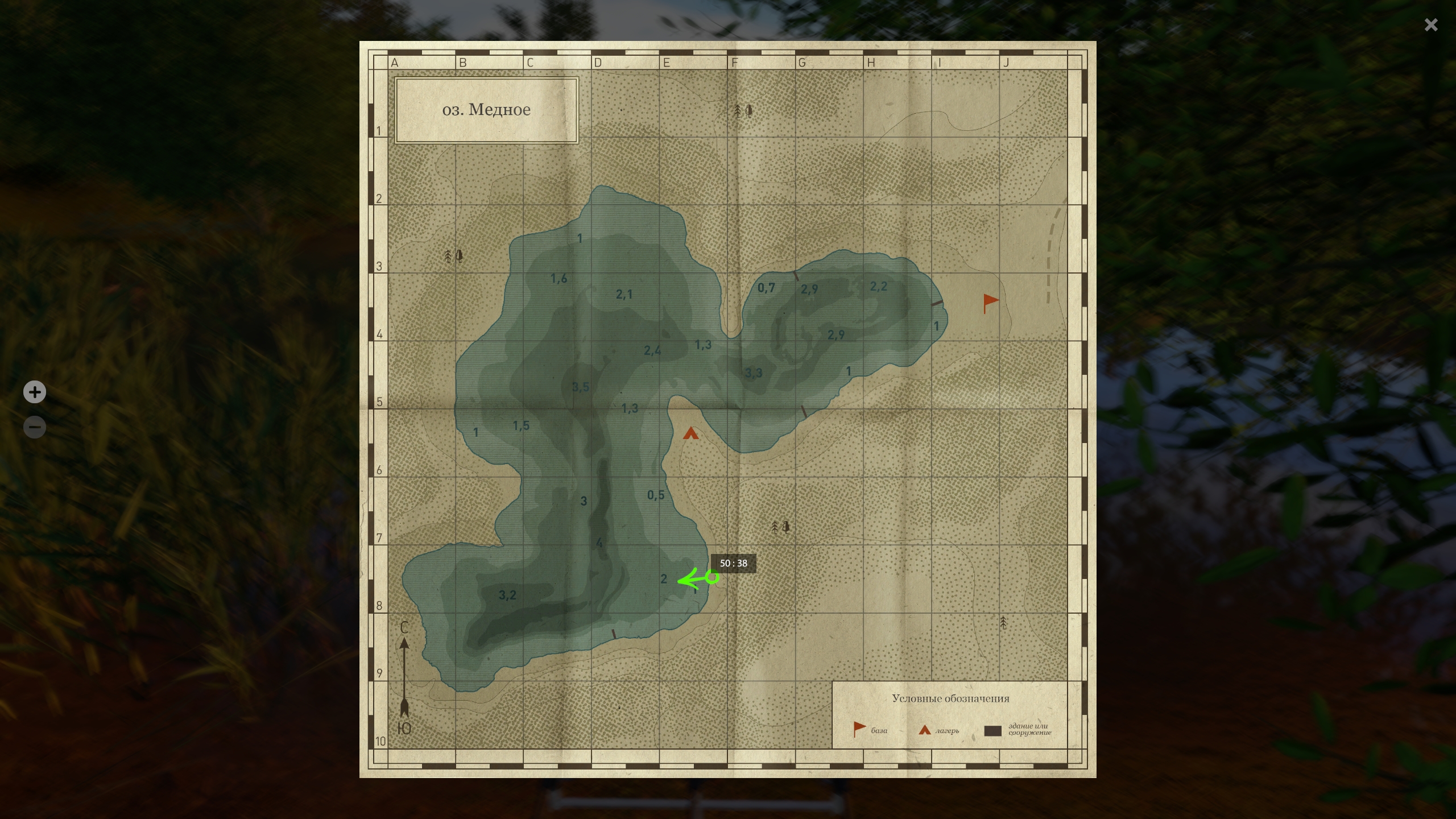Select the trees icon west of the lake in B3

click(x=454, y=256)
